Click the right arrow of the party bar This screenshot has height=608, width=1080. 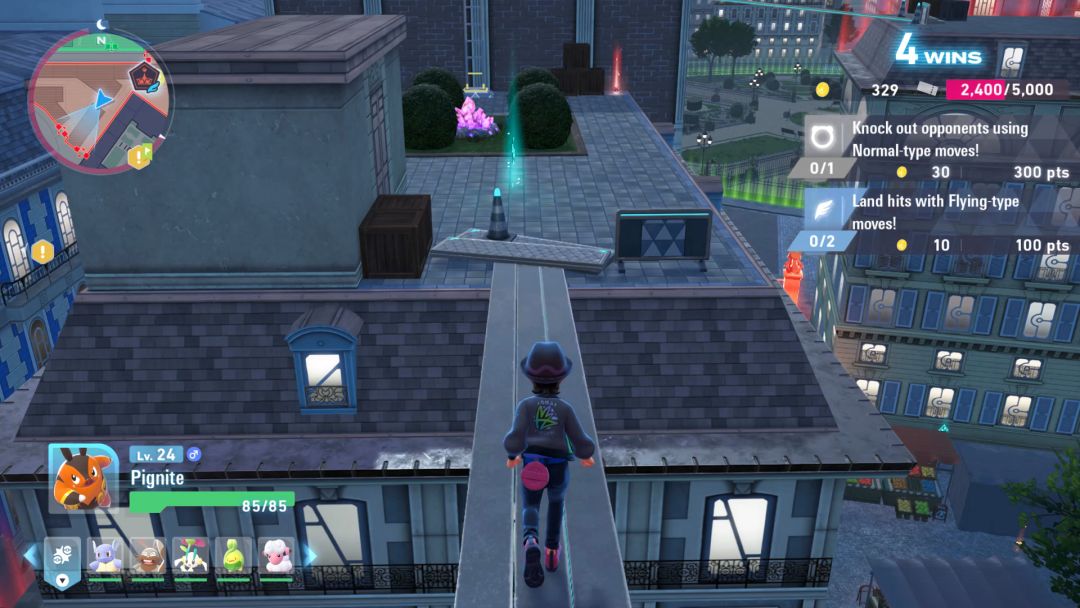click(310, 555)
